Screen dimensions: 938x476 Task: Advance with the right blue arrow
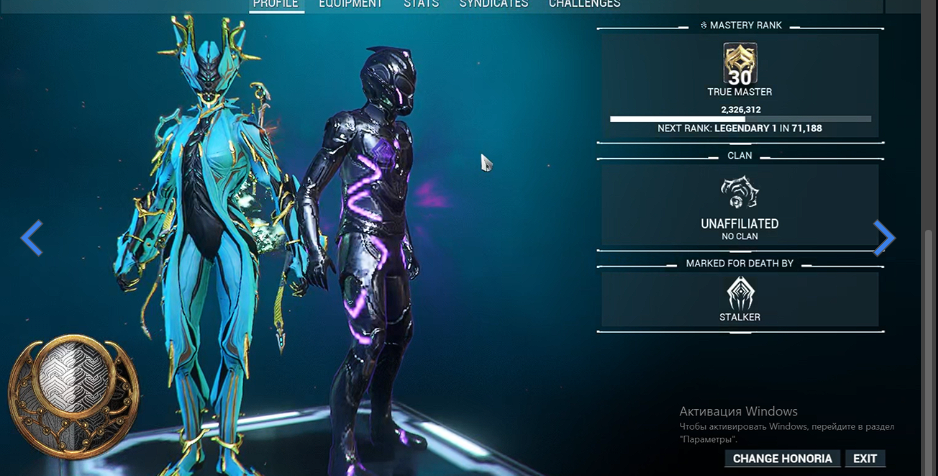883,238
